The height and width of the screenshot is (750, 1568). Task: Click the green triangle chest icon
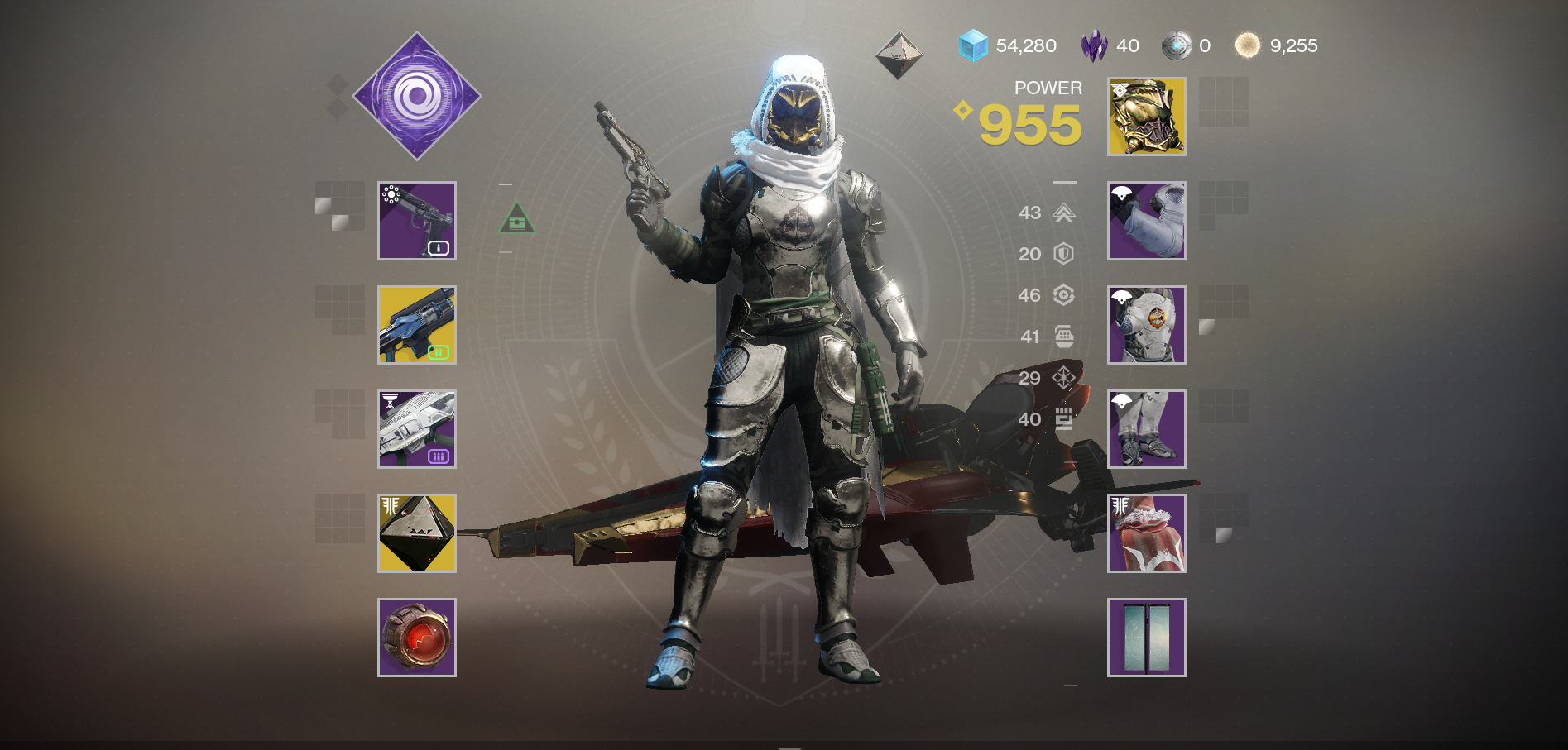pyautogui.click(x=517, y=218)
